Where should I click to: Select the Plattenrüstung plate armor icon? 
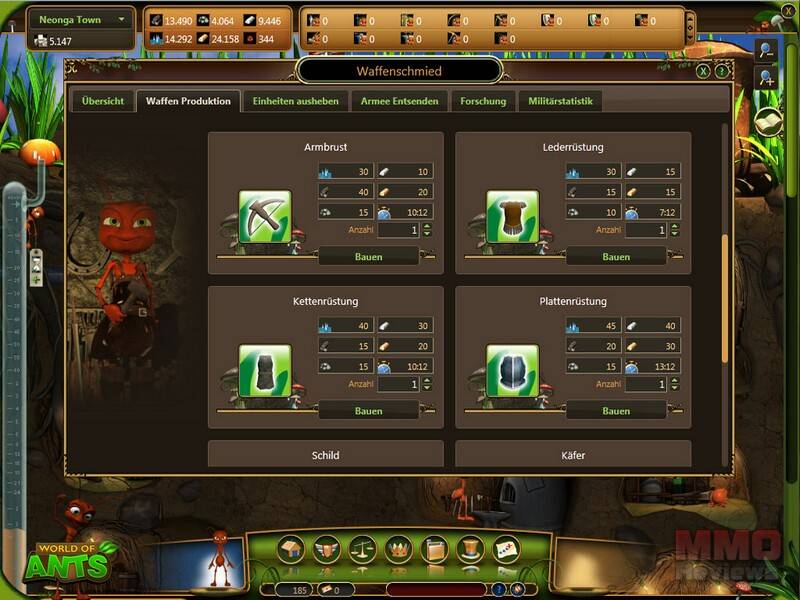click(512, 370)
